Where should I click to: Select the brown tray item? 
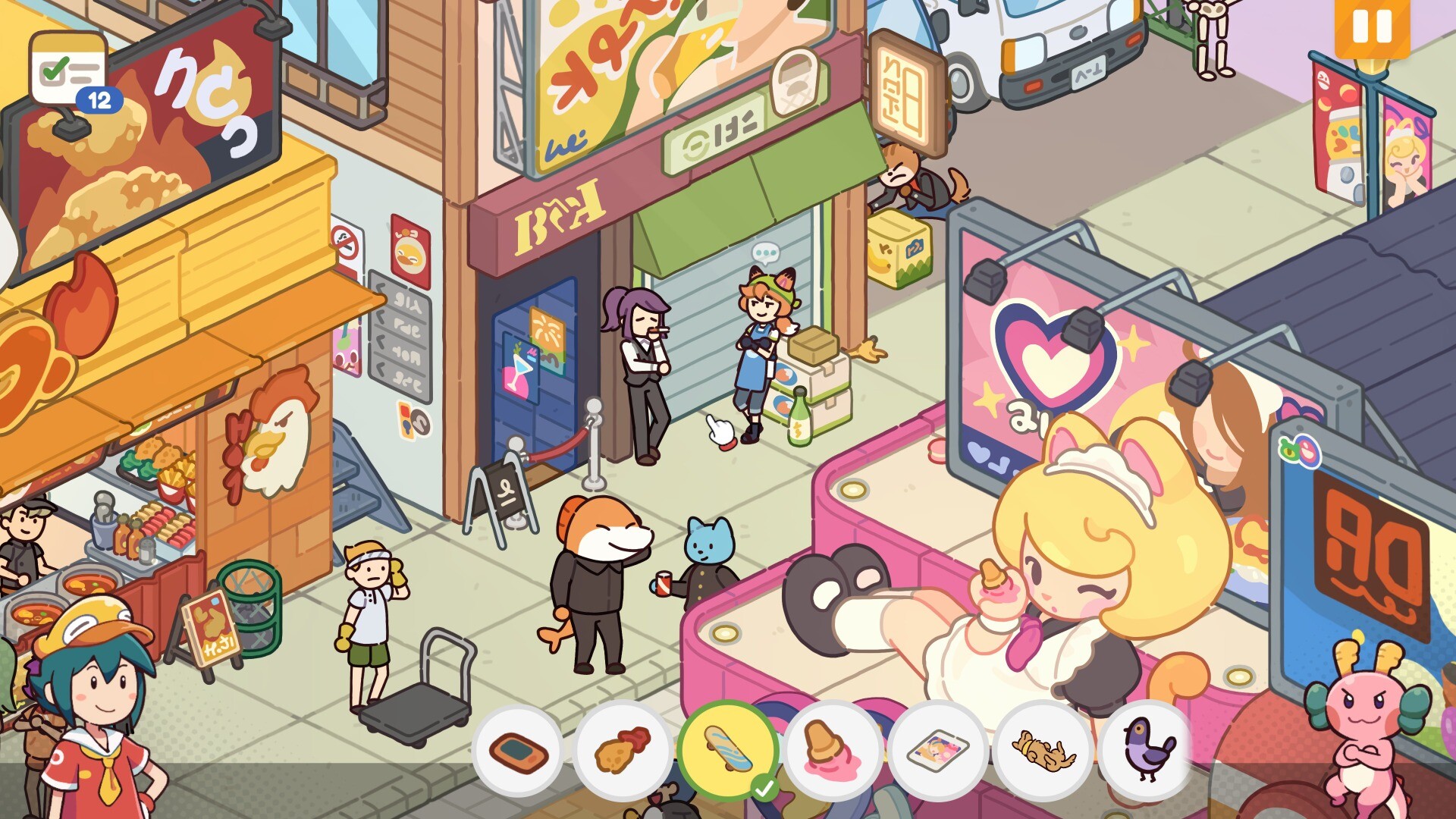(x=518, y=749)
